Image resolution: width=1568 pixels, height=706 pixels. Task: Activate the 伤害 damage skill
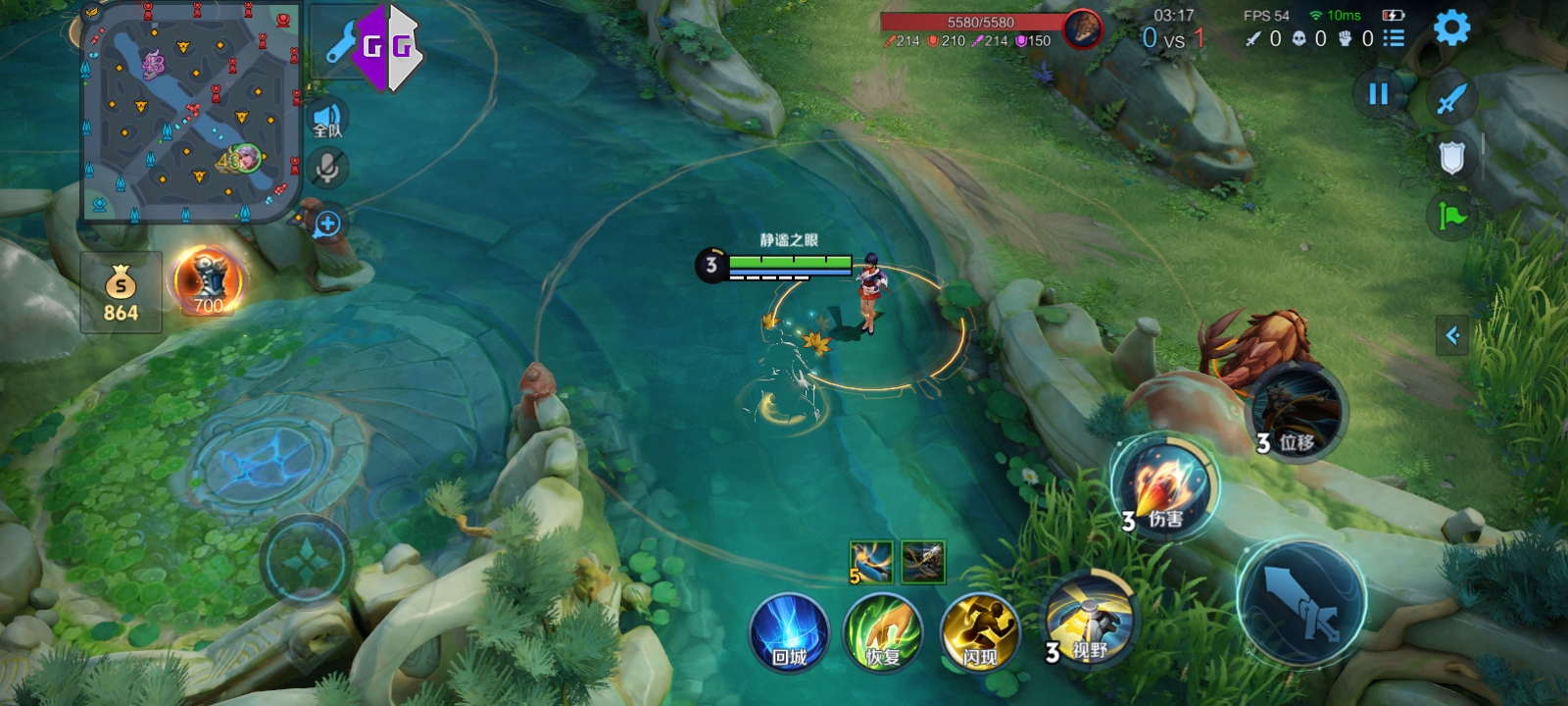click(1164, 487)
